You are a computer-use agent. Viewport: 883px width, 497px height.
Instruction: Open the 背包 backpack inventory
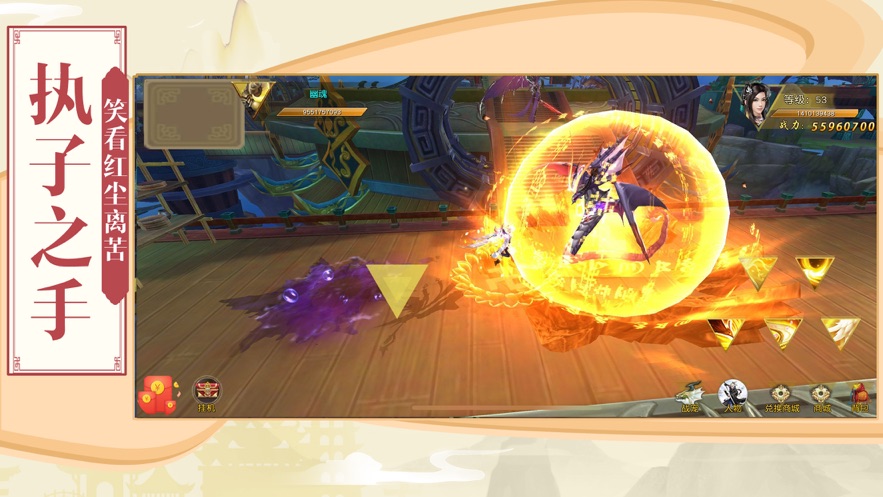(x=860, y=397)
